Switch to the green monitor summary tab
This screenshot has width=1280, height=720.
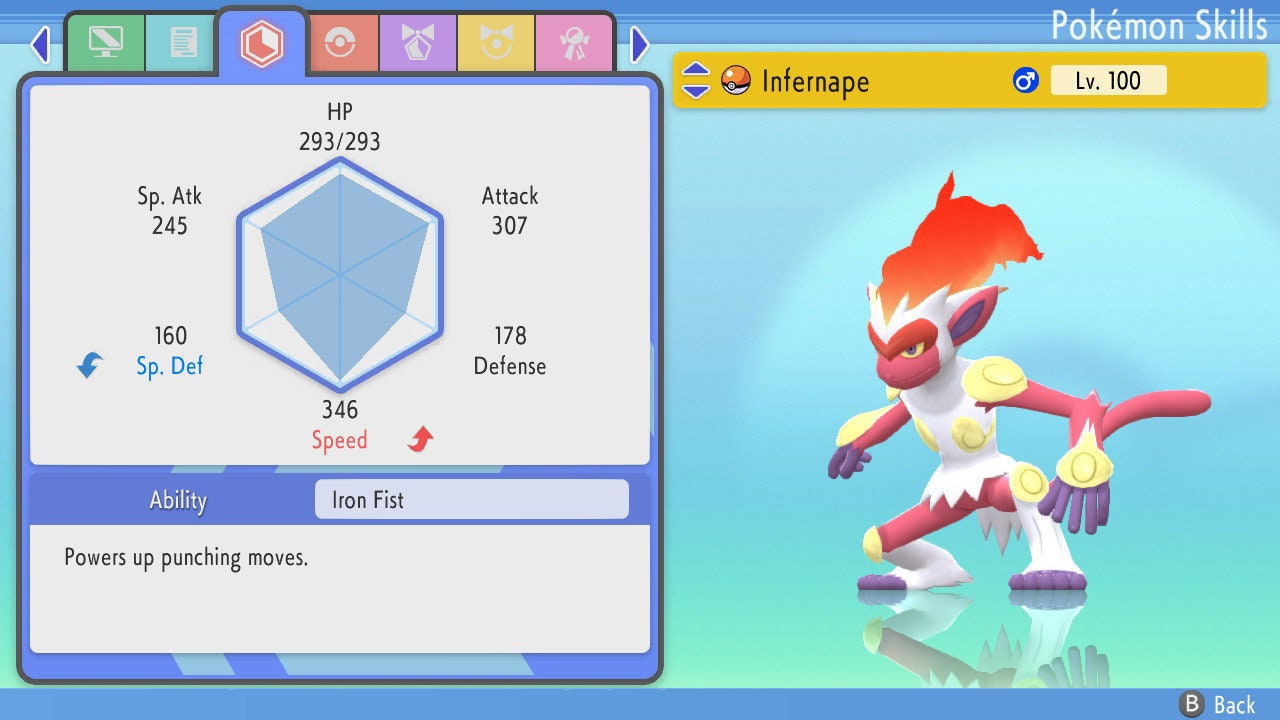coord(105,43)
